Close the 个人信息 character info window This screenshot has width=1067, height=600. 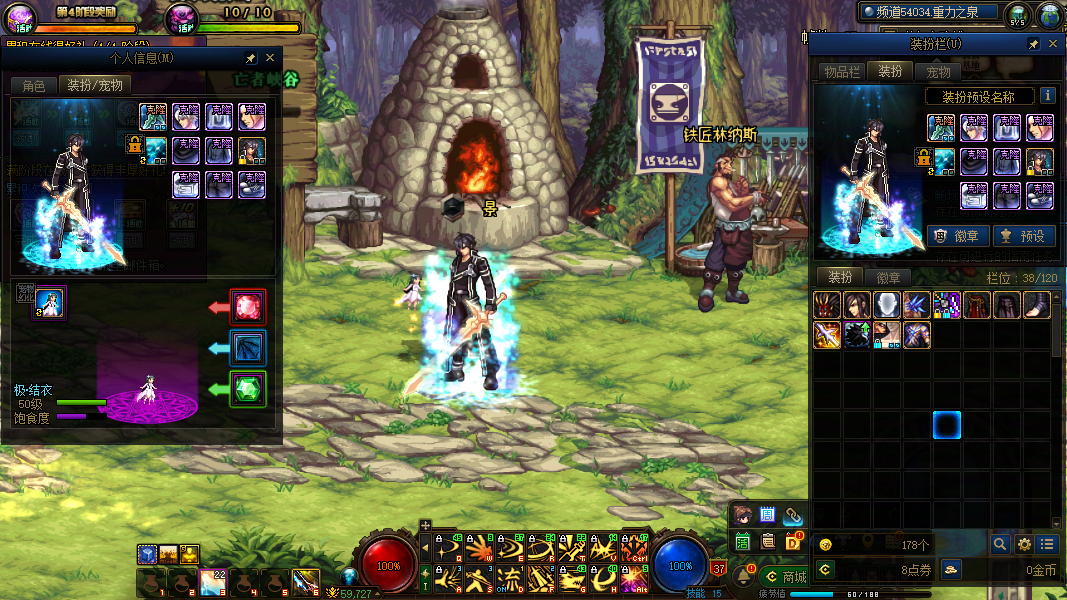tap(270, 59)
